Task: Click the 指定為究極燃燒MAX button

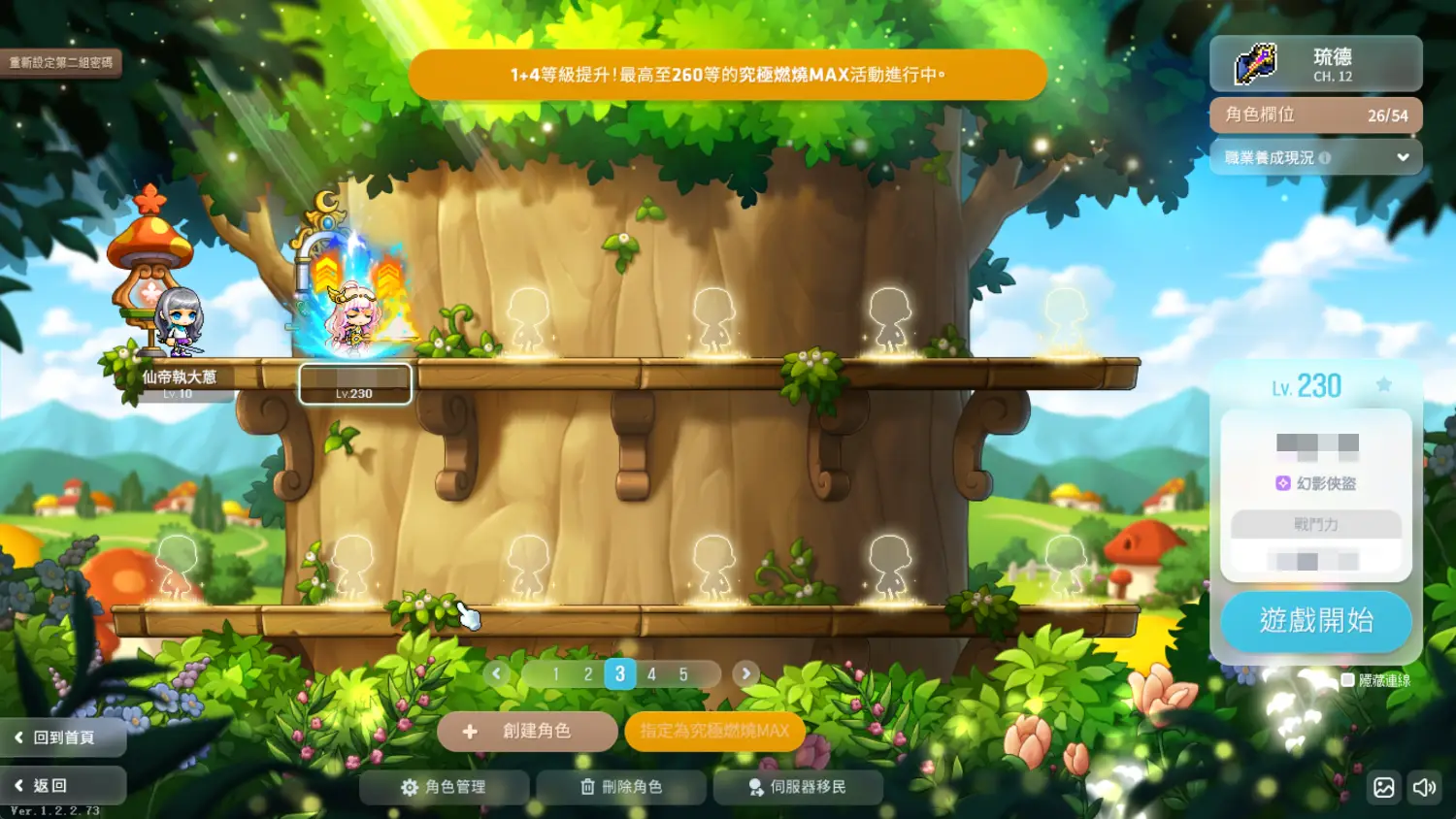Action: click(714, 732)
